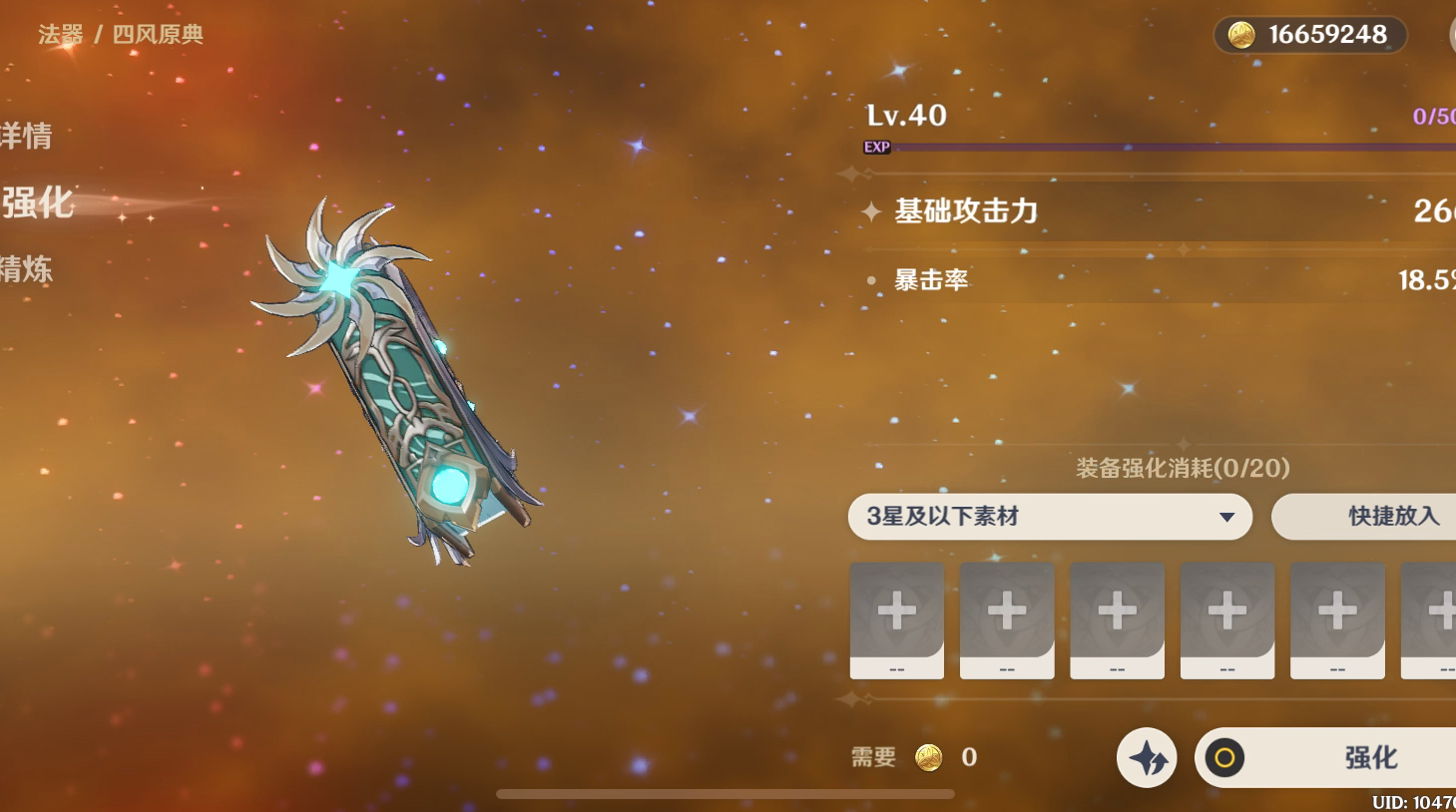Screen dimensions: 1456x812
Task: Switch to the 强化 enhance tab
Action: point(38,203)
